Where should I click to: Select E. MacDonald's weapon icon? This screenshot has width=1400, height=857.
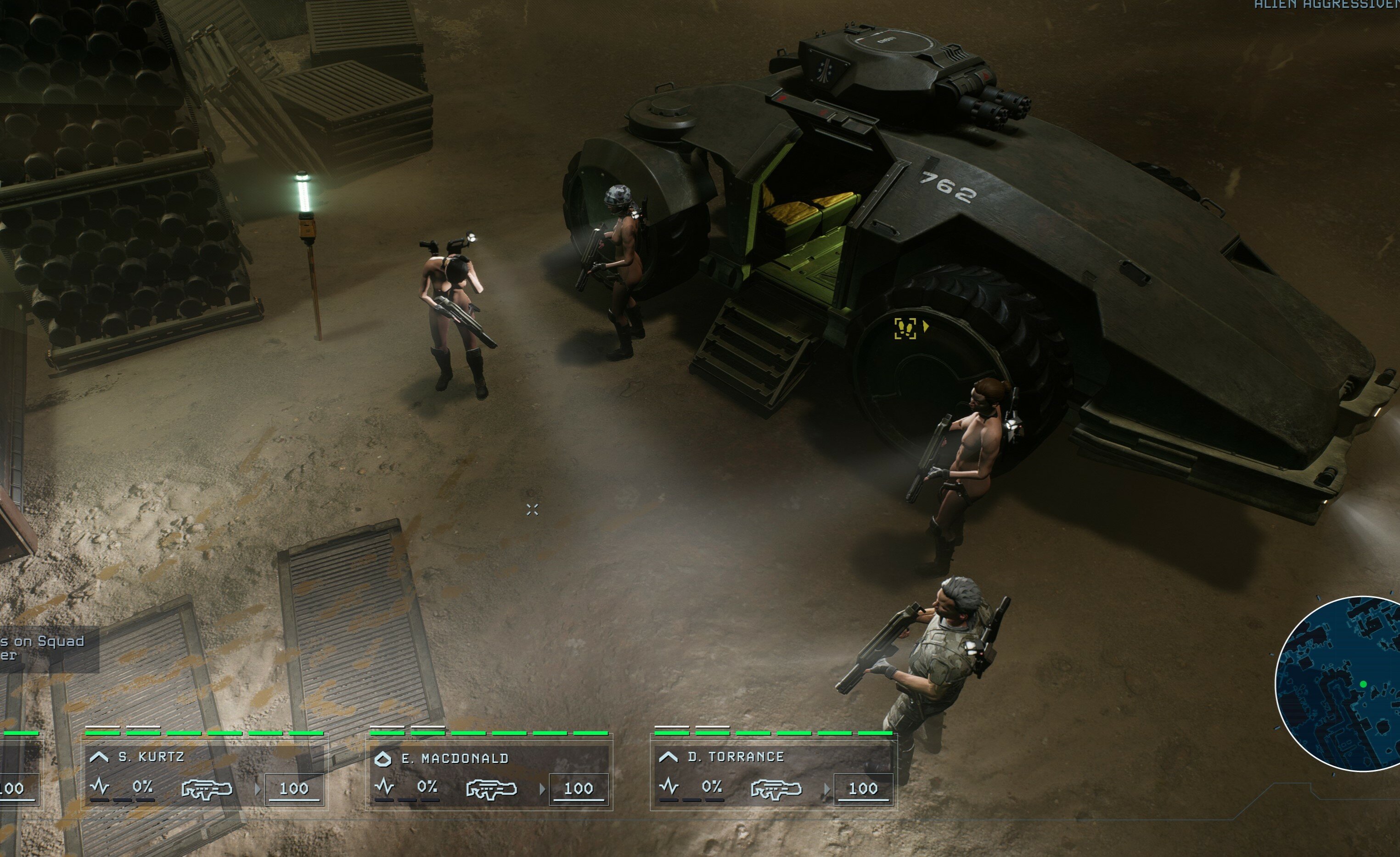491,789
